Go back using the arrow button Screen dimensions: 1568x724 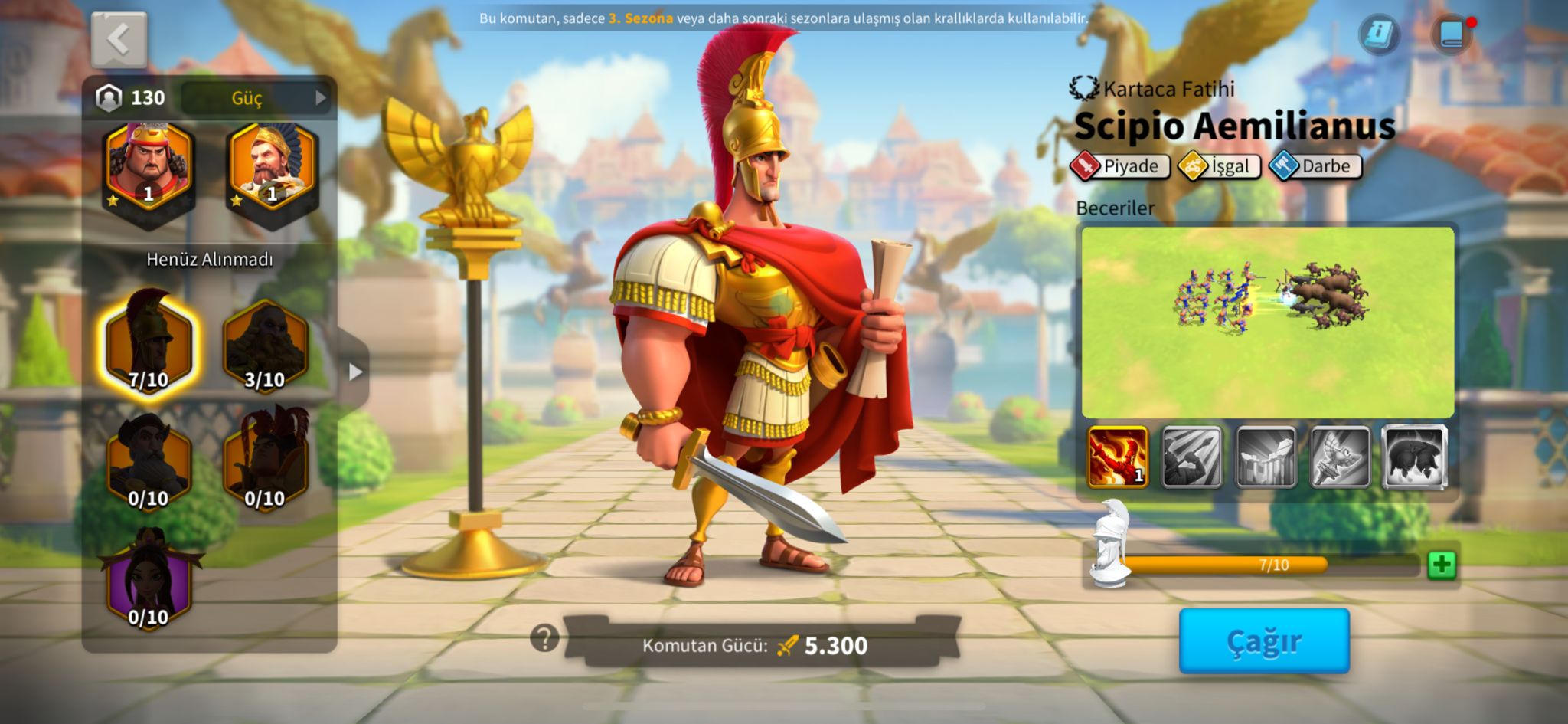point(119,38)
